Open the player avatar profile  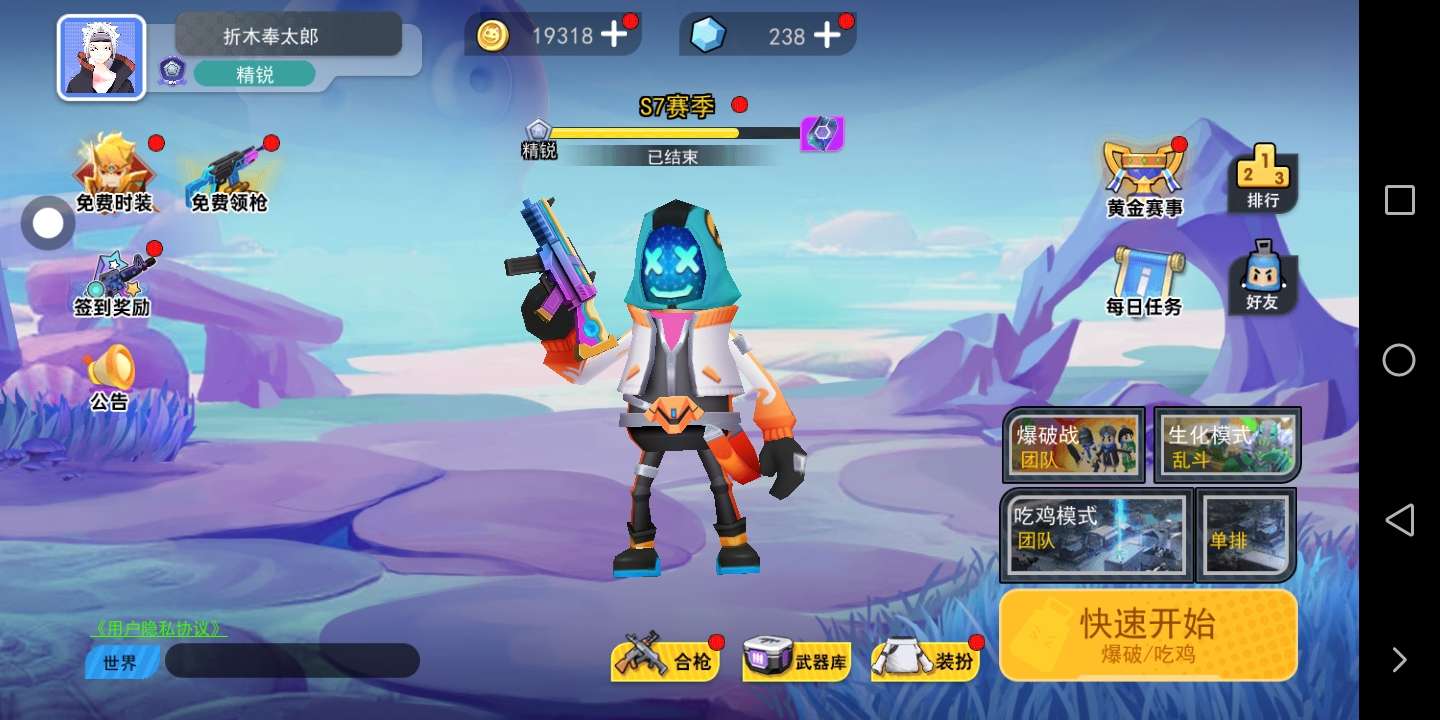click(101, 57)
